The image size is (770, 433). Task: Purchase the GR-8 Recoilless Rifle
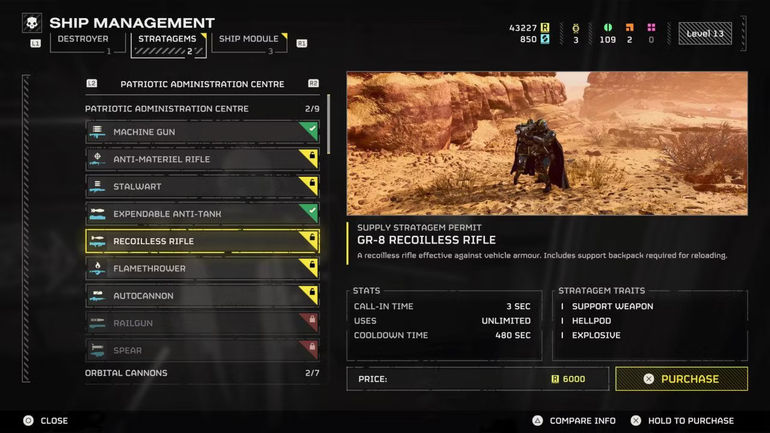tap(681, 379)
